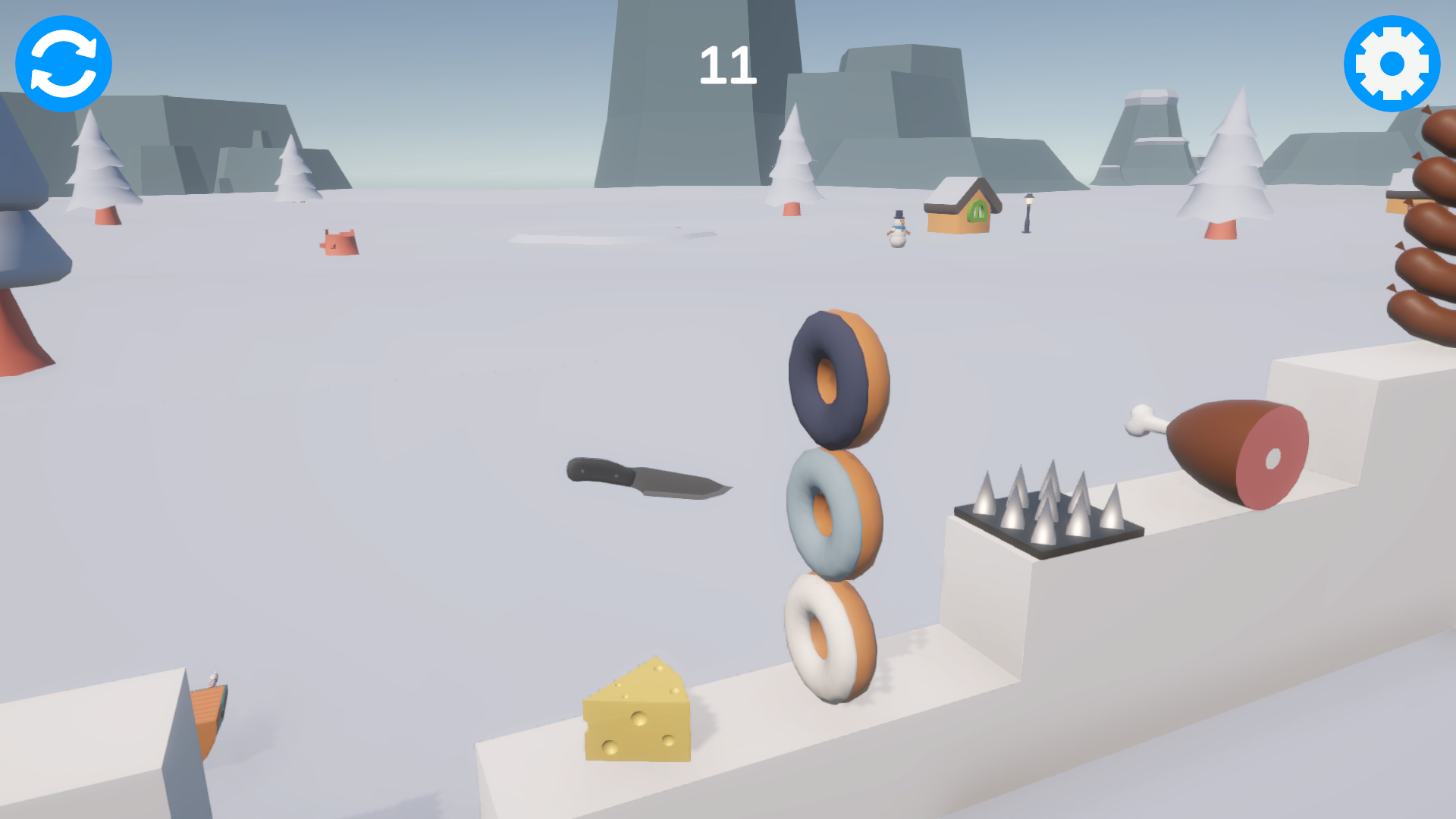Open the settings gear icon
Viewport: 1456px width, 819px height.
click(1392, 63)
